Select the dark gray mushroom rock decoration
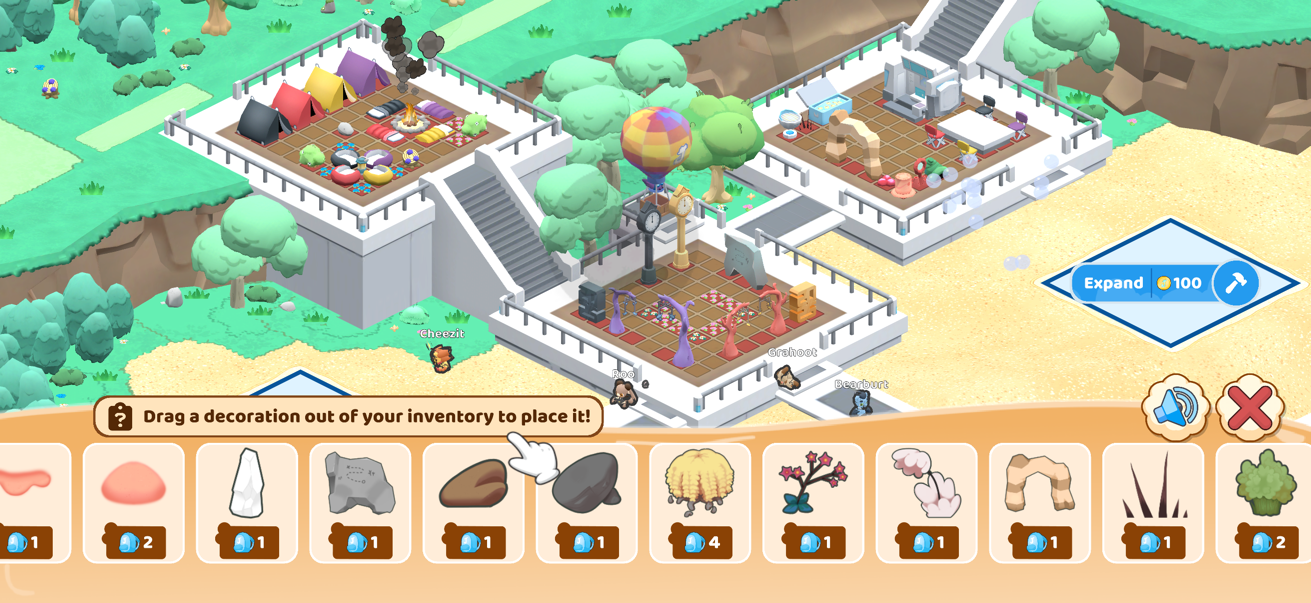This screenshot has width=1311, height=603. [x=587, y=502]
